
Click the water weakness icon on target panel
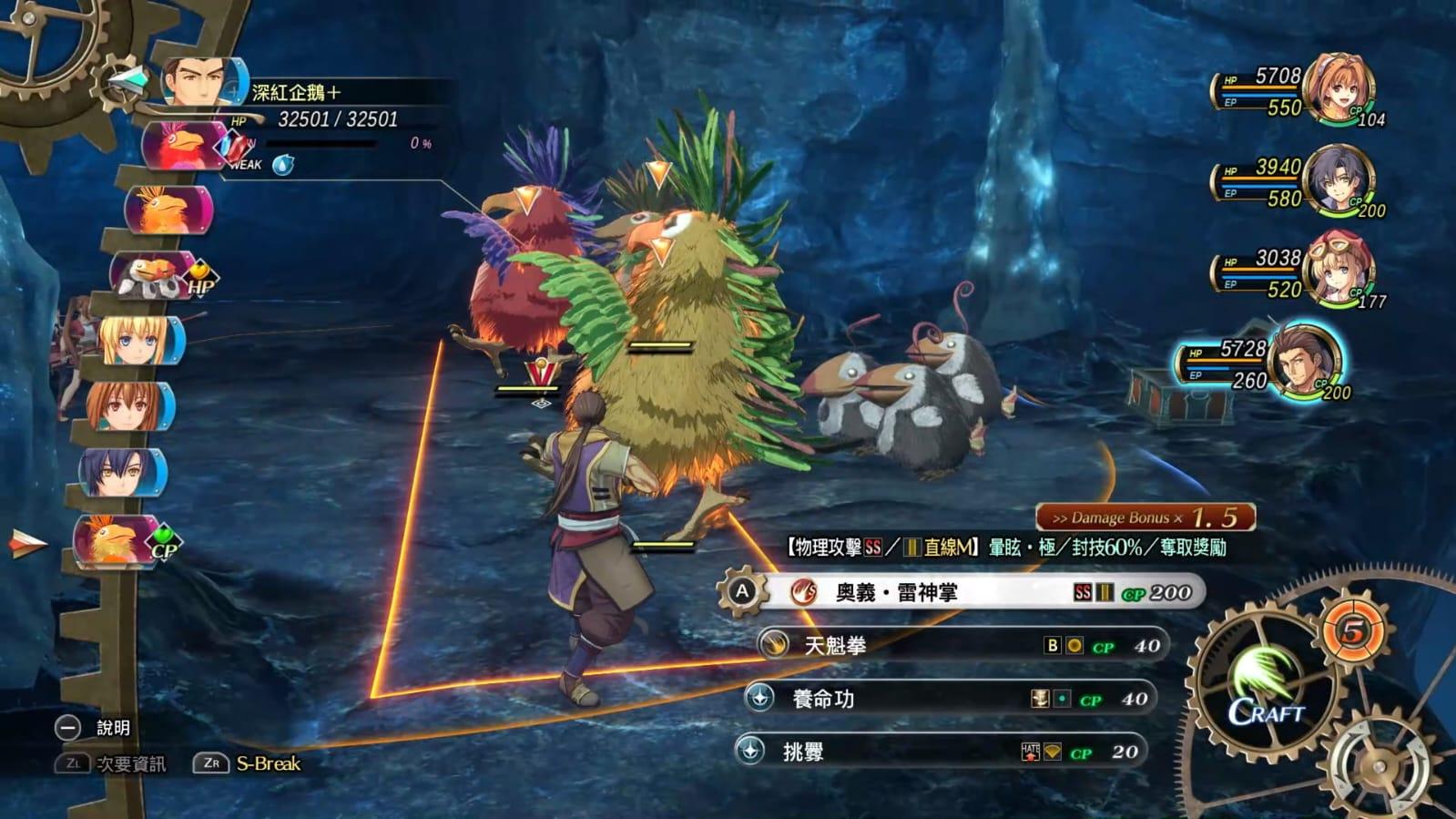[283, 165]
